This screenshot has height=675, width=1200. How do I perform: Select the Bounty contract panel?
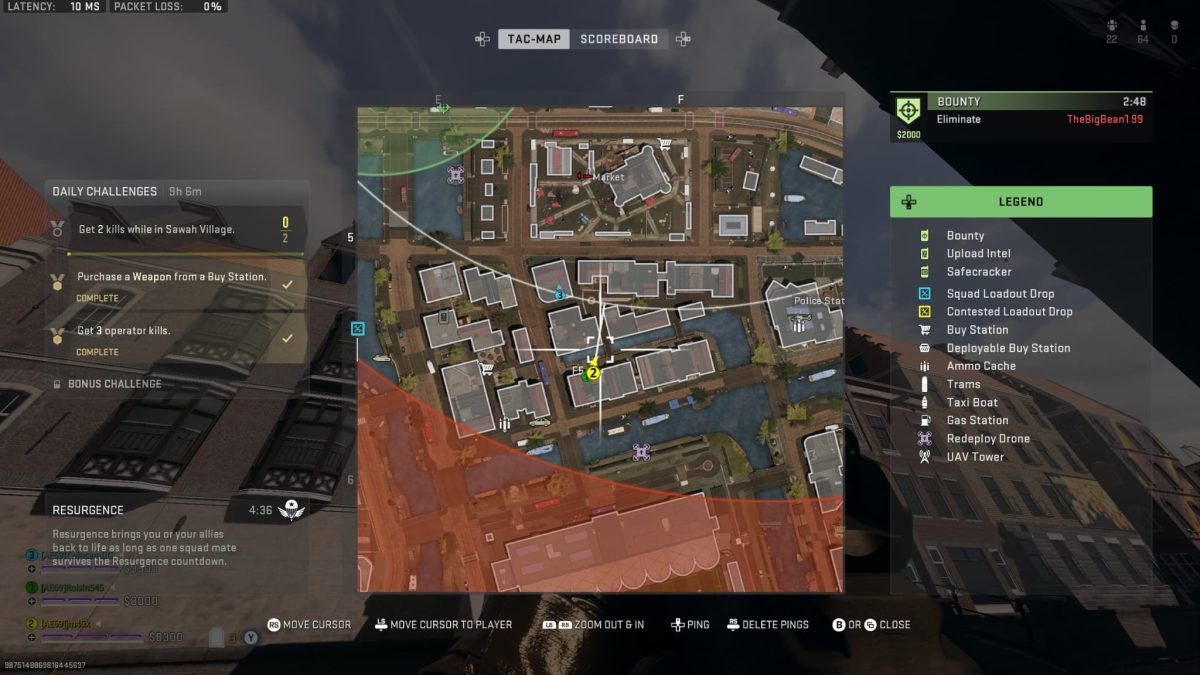click(x=1020, y=118)
